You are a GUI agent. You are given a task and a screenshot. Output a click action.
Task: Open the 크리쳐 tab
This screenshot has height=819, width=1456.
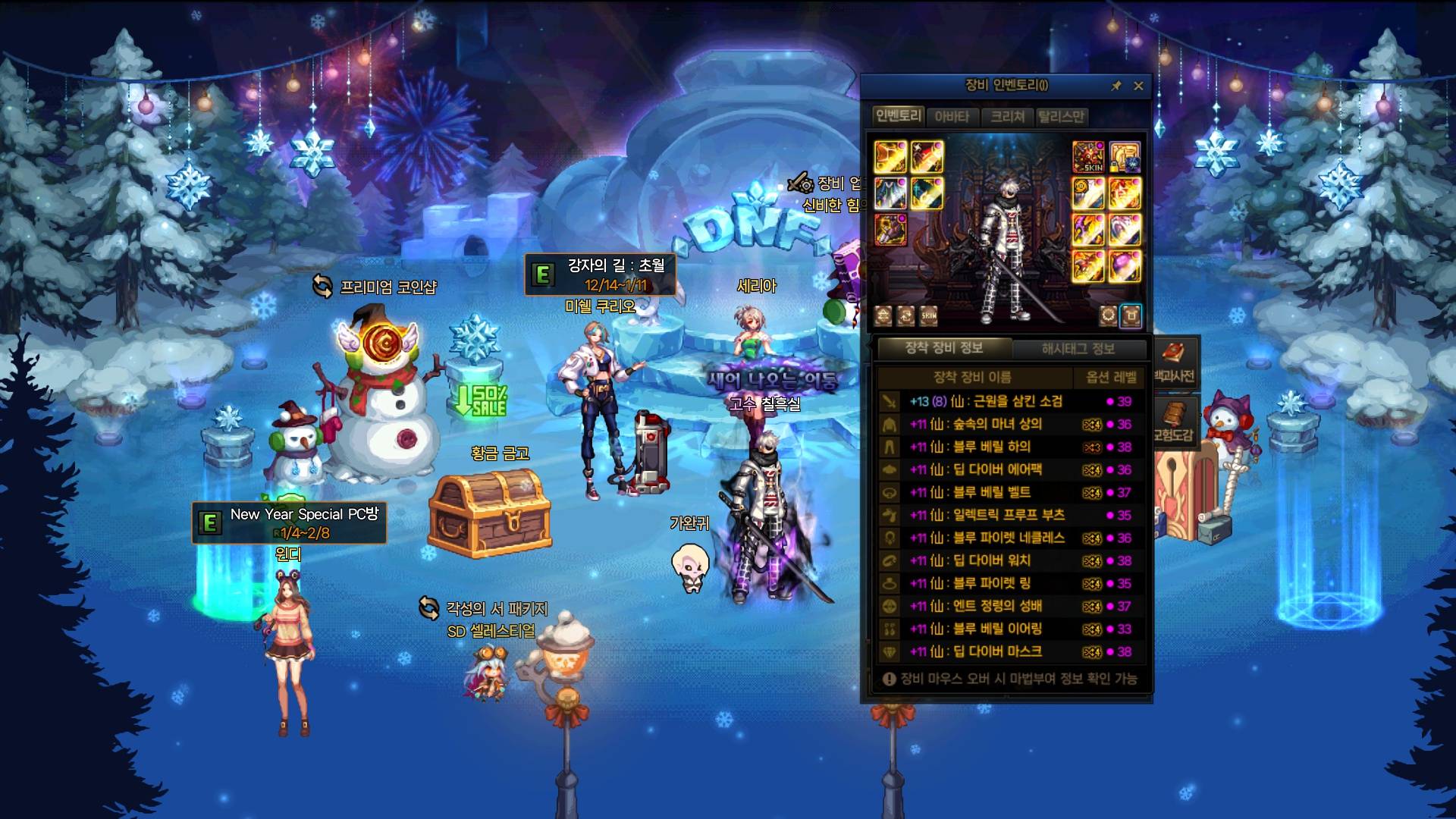click(x=1007, y=117)
